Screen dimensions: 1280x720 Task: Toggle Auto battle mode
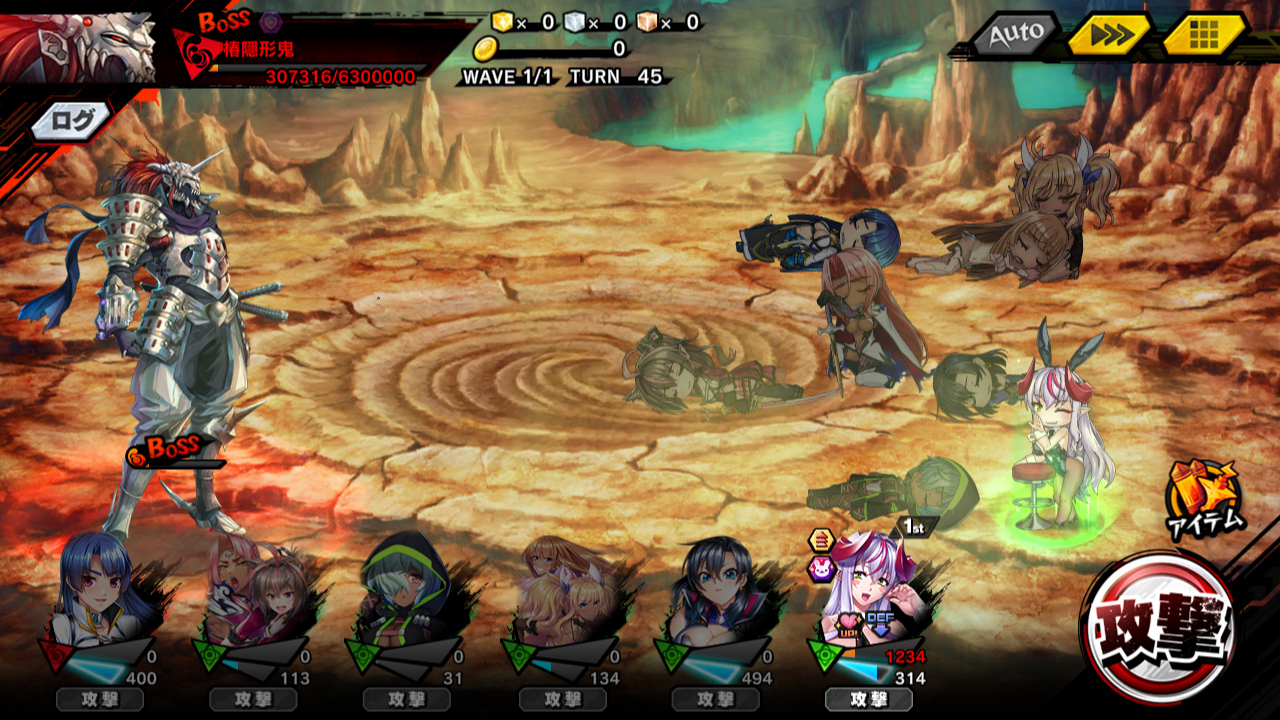[x=1014, y=34]
